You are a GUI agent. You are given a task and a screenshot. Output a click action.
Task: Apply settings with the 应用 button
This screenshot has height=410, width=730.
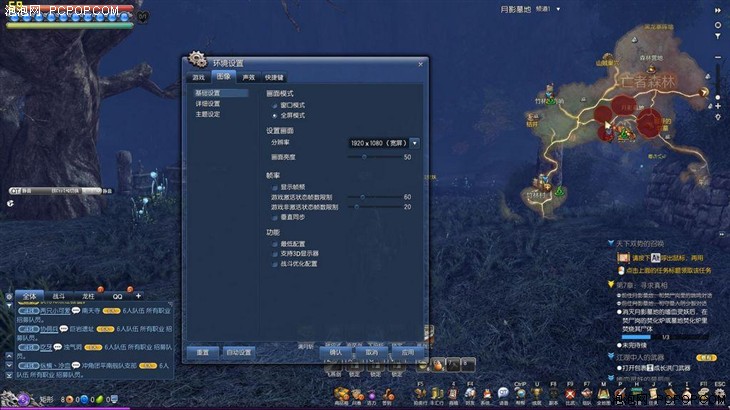407,352
